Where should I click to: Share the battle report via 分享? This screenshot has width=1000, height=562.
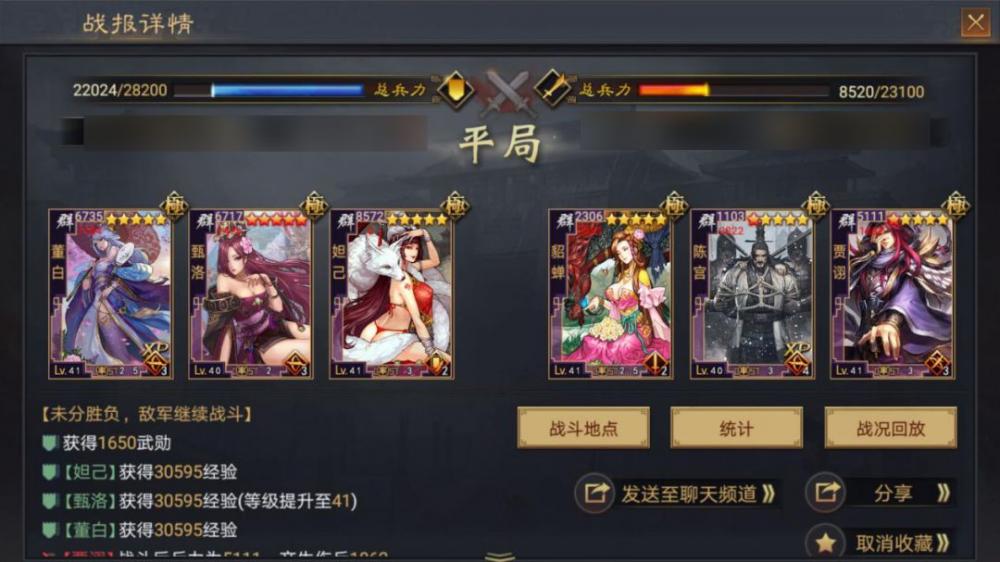click(x=880, y=493)
